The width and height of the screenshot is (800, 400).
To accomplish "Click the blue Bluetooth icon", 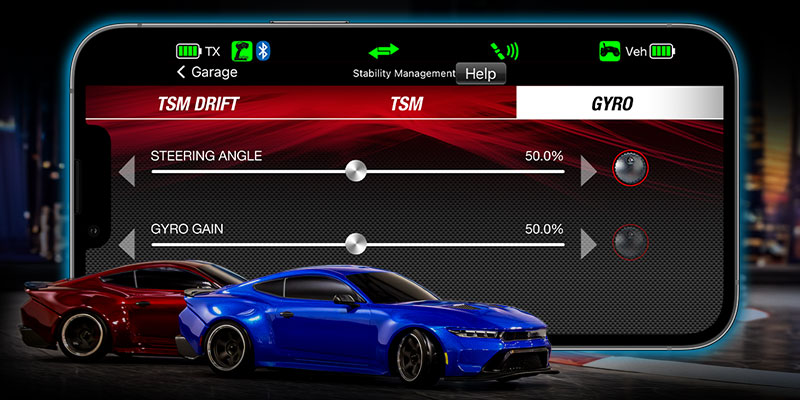I will 263,50.
